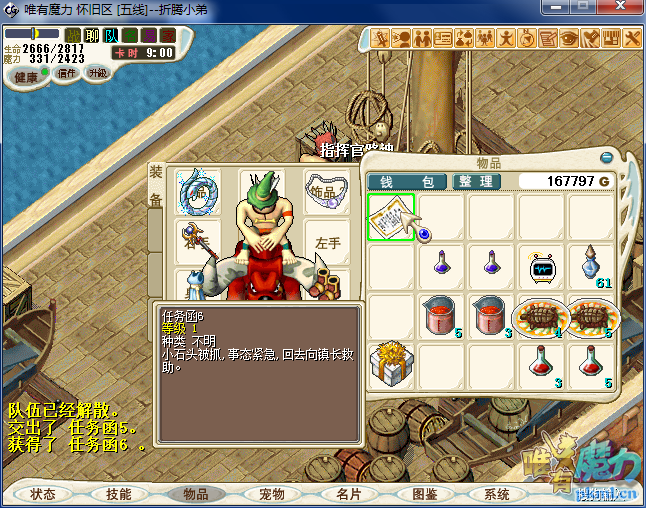
Task: Open the 名片 name card menu
Action: tap(347, 494)
